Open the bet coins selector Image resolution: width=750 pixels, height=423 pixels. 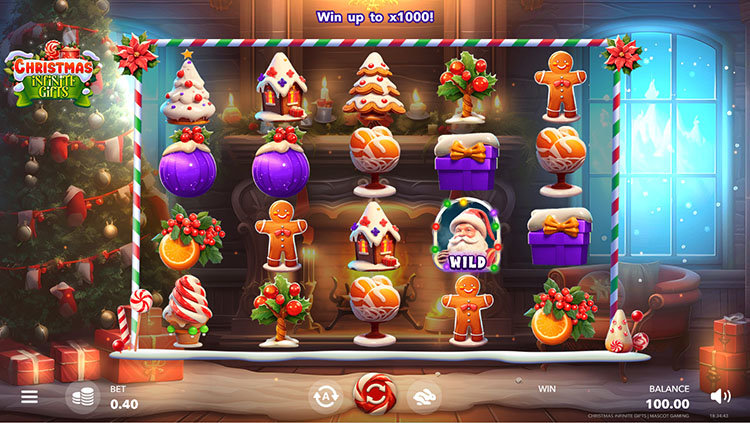[82, 396]
